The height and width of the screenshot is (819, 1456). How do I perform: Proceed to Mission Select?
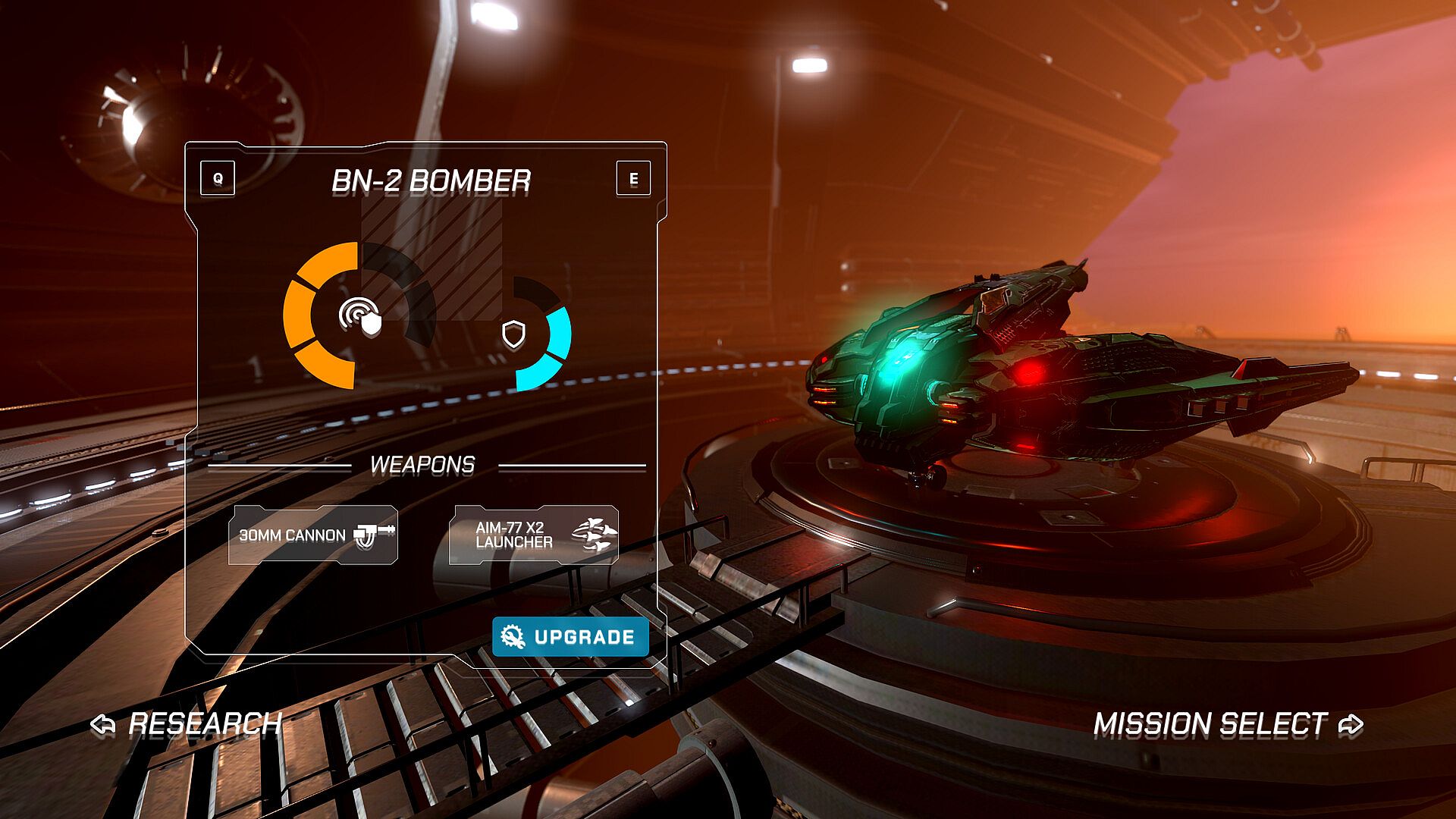pyautogui.click(x=1228, y=724)
